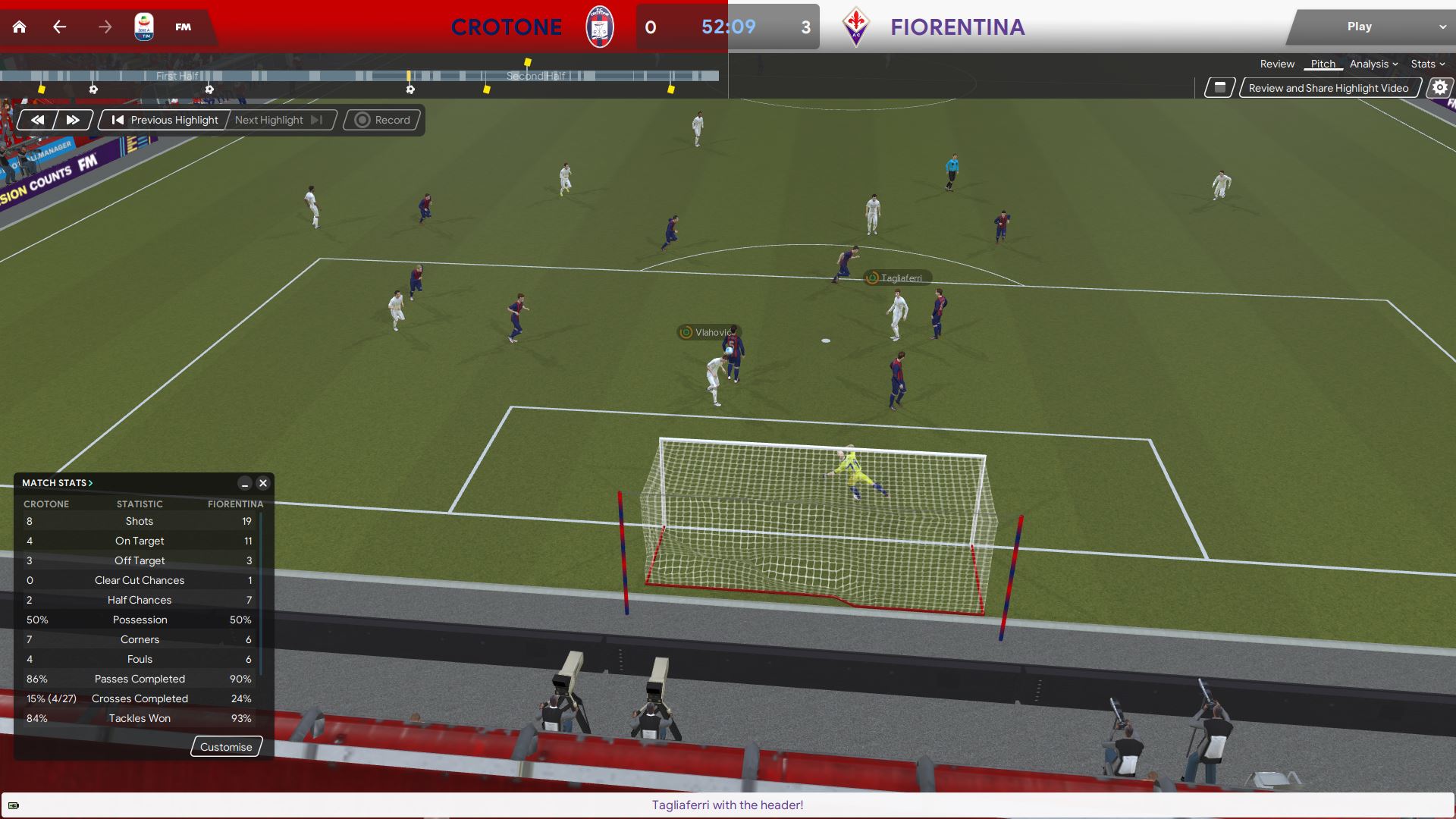
Task: Rewind the match highlight
Action: tap(37, 120)
